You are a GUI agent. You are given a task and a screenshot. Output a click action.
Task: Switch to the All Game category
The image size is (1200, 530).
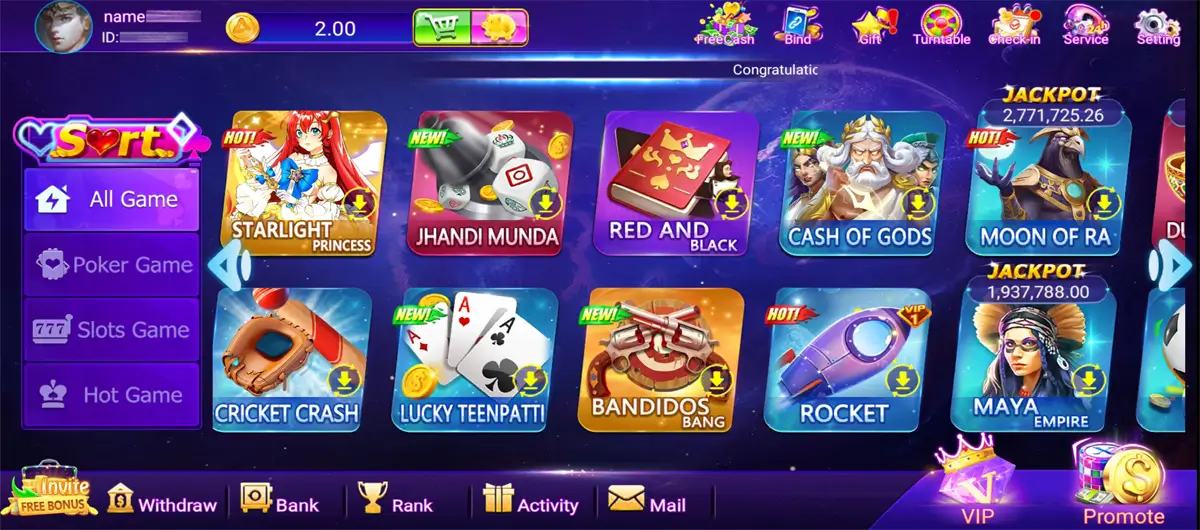point(112,199)
